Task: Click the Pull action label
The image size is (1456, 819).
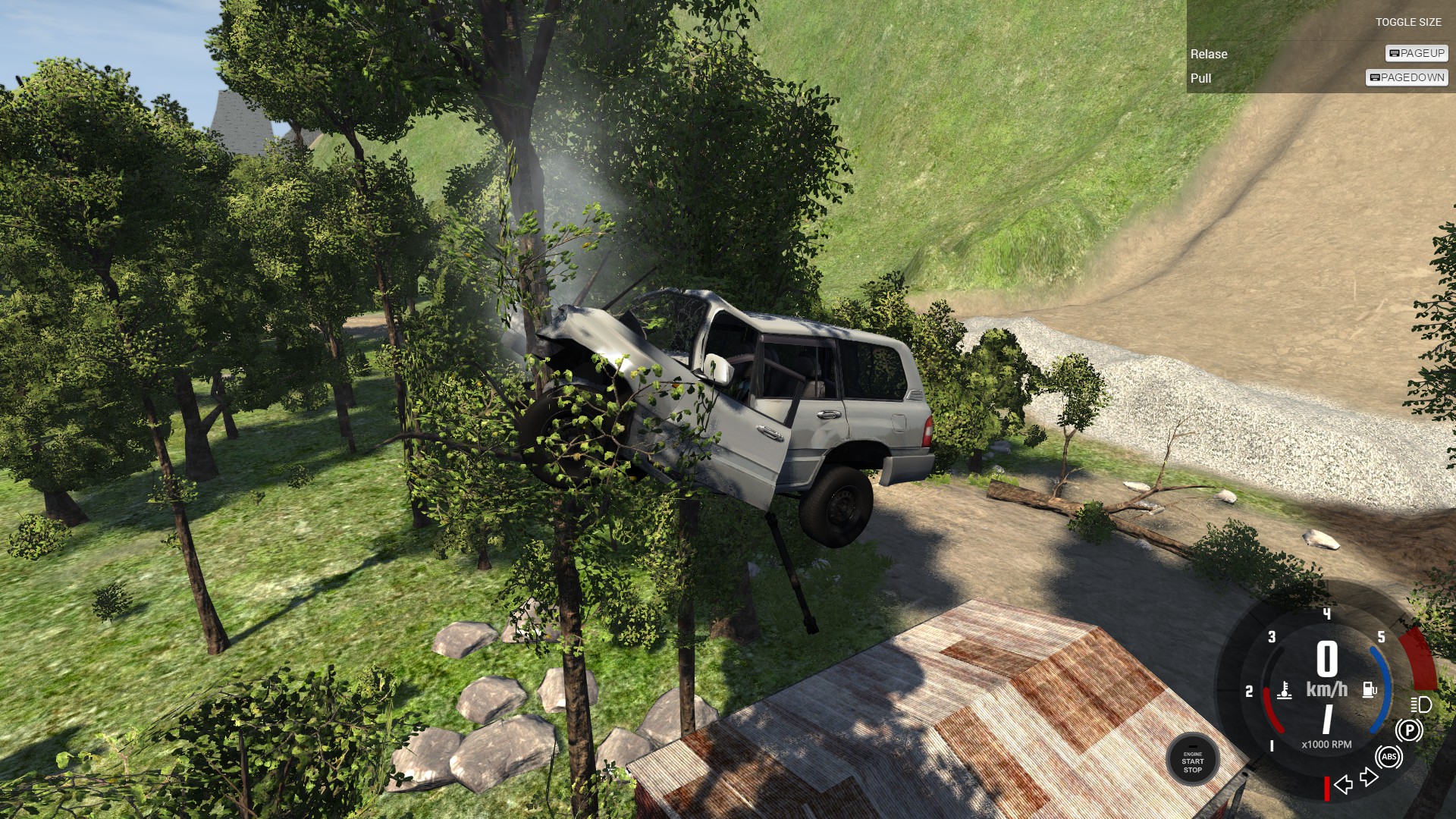Action: point(1203,78)
